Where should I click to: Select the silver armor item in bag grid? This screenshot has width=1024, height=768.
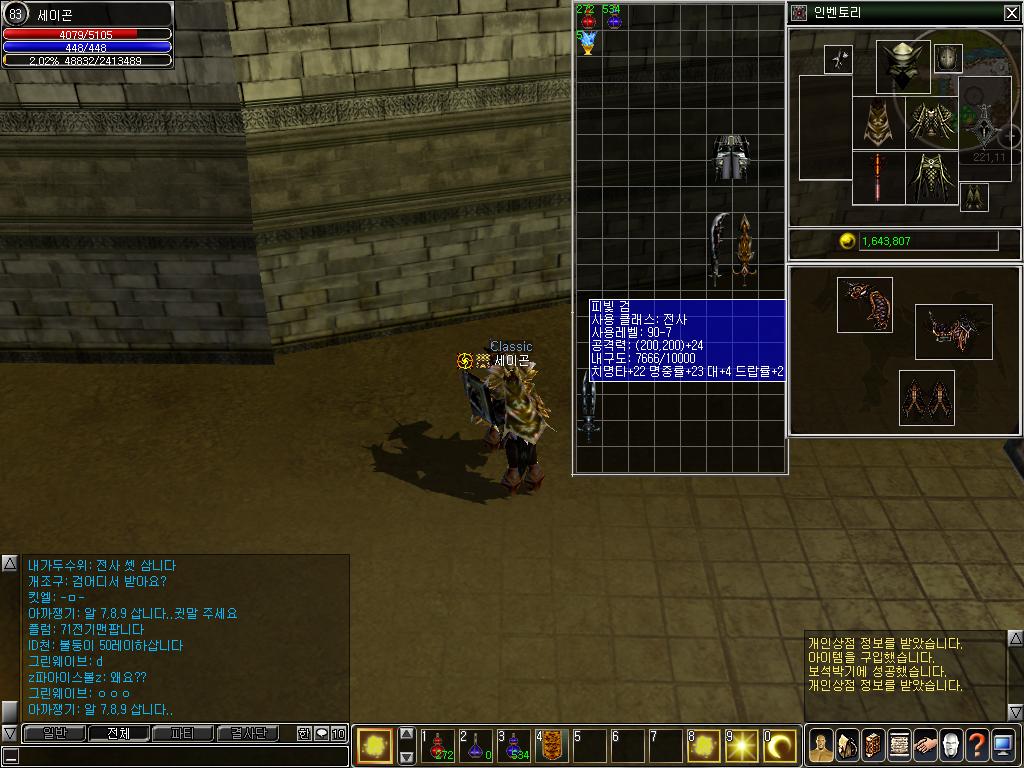pos(731,158)
